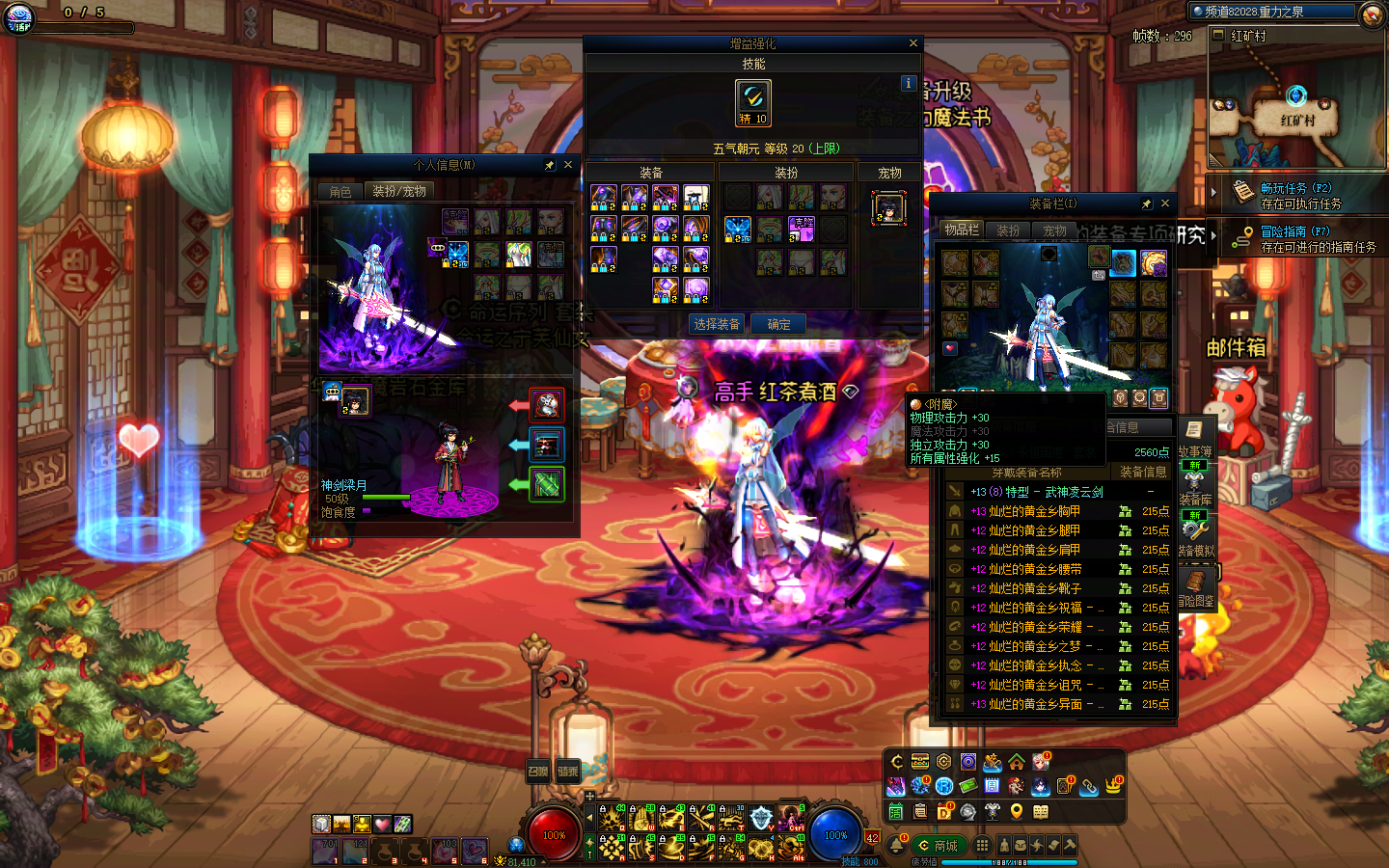
Task: Open the 邮件箱 mailbox label
Action: coord(1236,347)
